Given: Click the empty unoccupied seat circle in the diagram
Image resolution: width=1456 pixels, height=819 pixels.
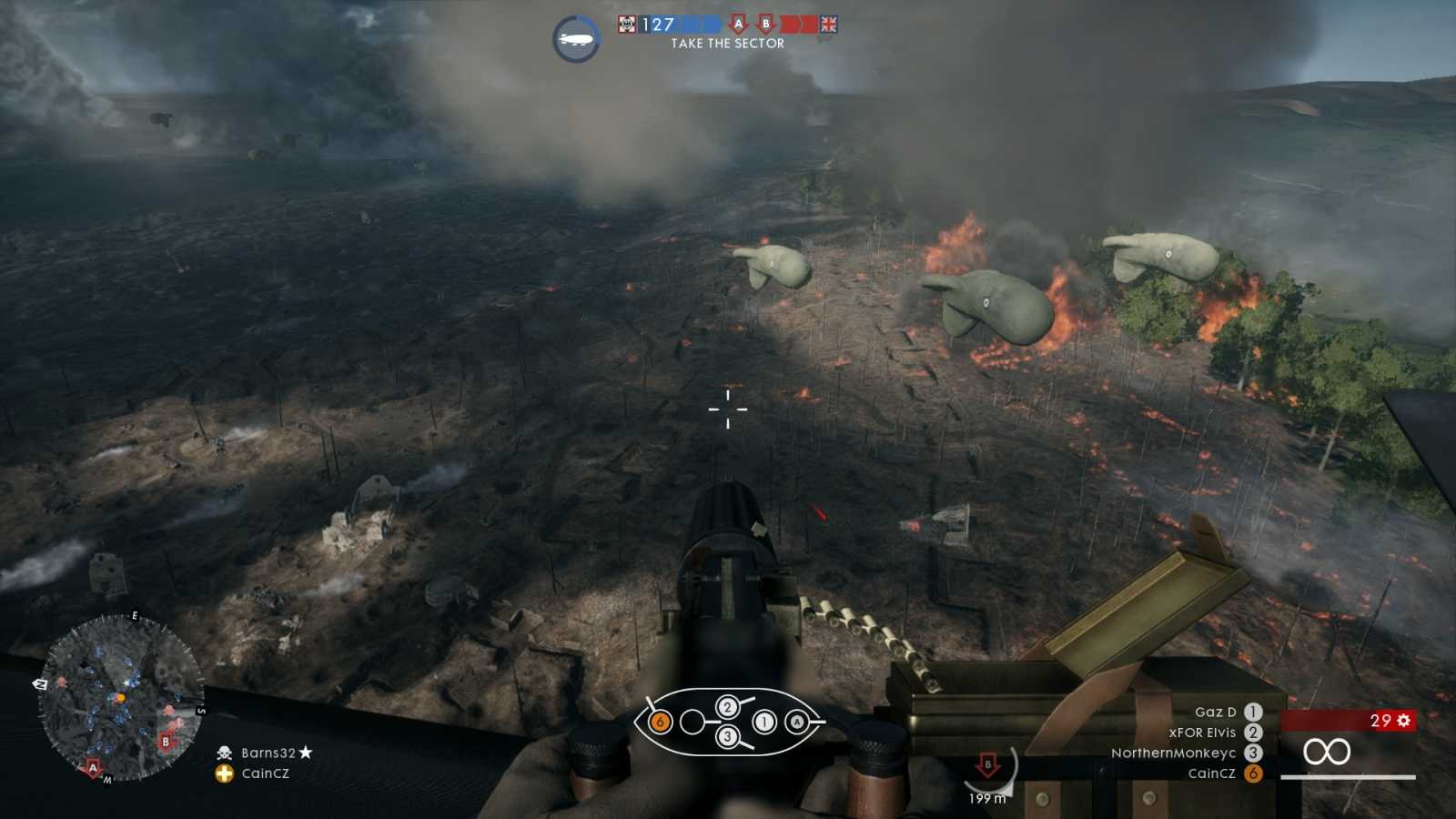Looking at the screenshot, I should [693, 722].
